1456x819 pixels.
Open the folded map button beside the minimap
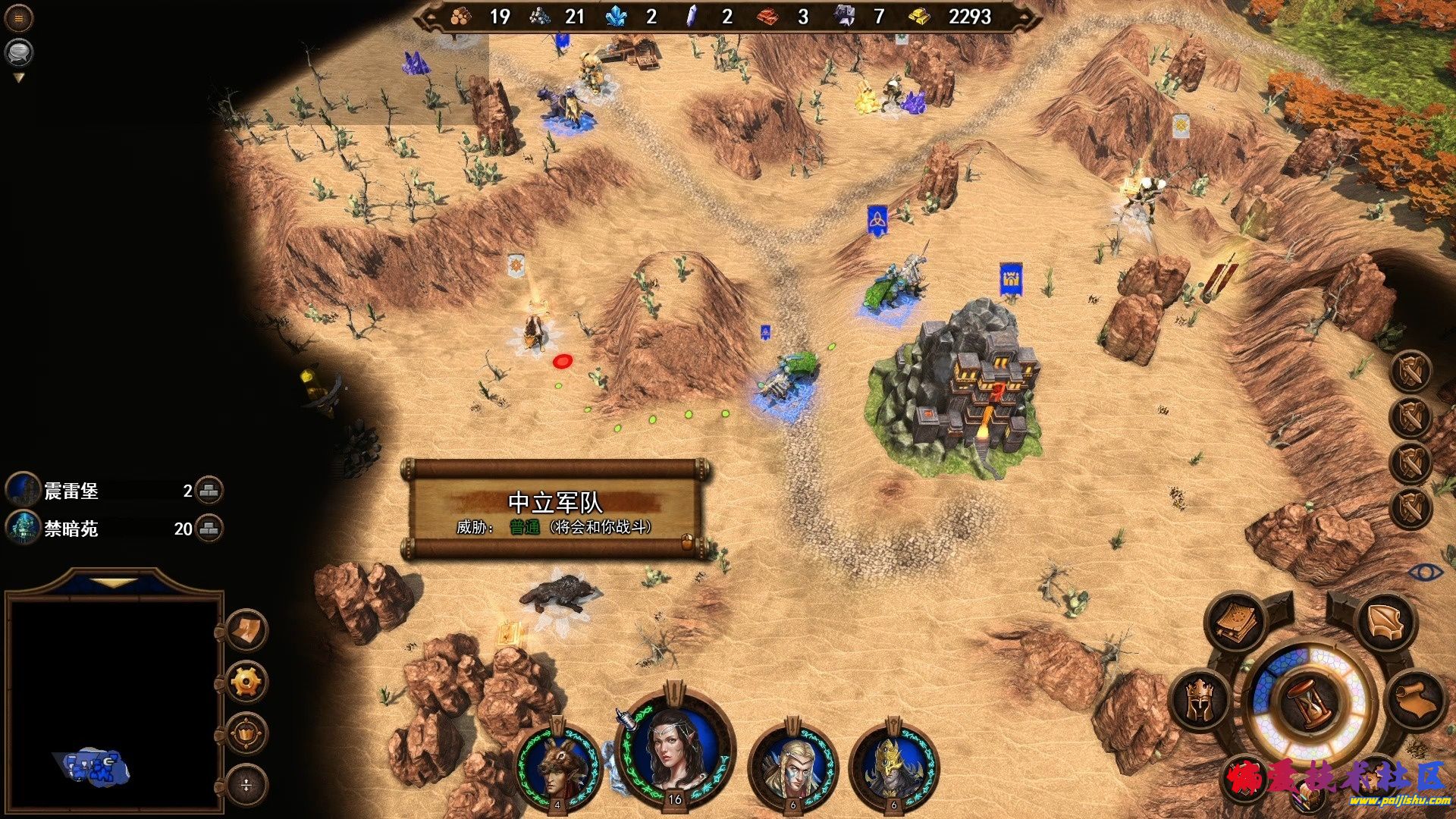click(x=246, y=630)
